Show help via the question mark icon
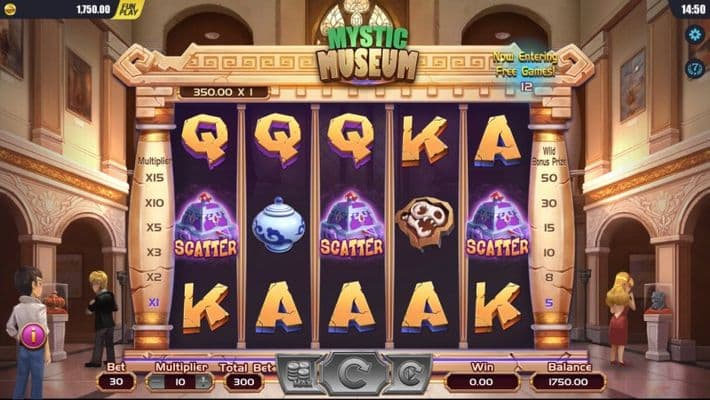The image size is (710, 400). click(x=695, y=68)
